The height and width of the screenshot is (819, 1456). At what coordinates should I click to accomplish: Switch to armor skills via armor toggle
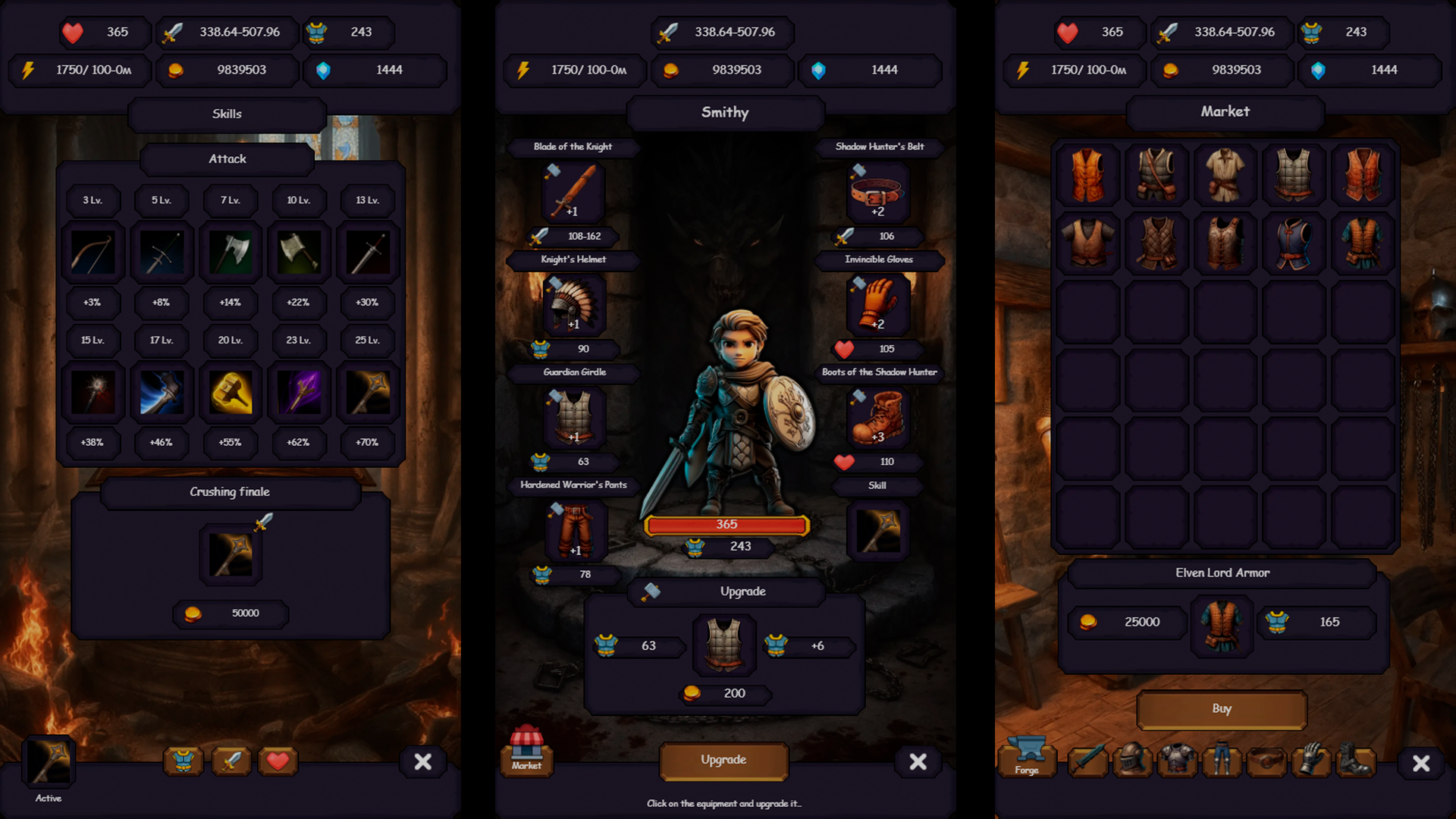[184, 762]
